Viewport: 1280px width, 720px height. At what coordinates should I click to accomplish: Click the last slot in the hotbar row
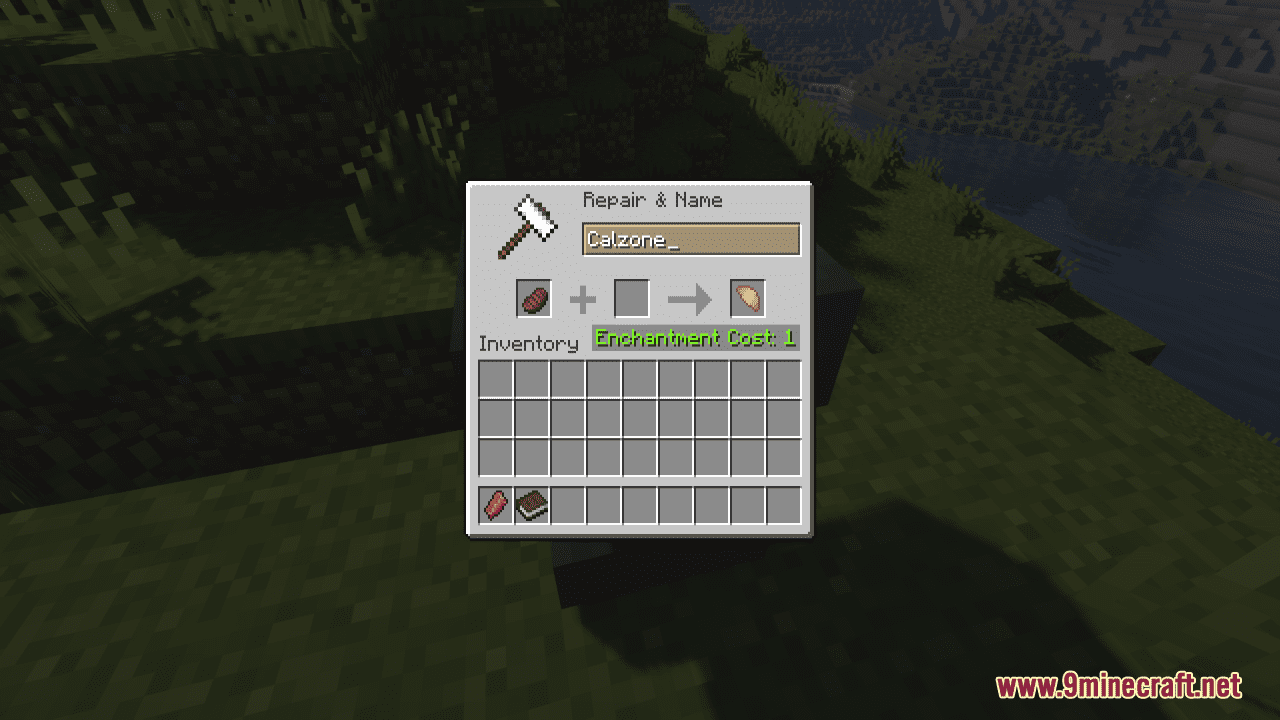click(x=784, y=505)
